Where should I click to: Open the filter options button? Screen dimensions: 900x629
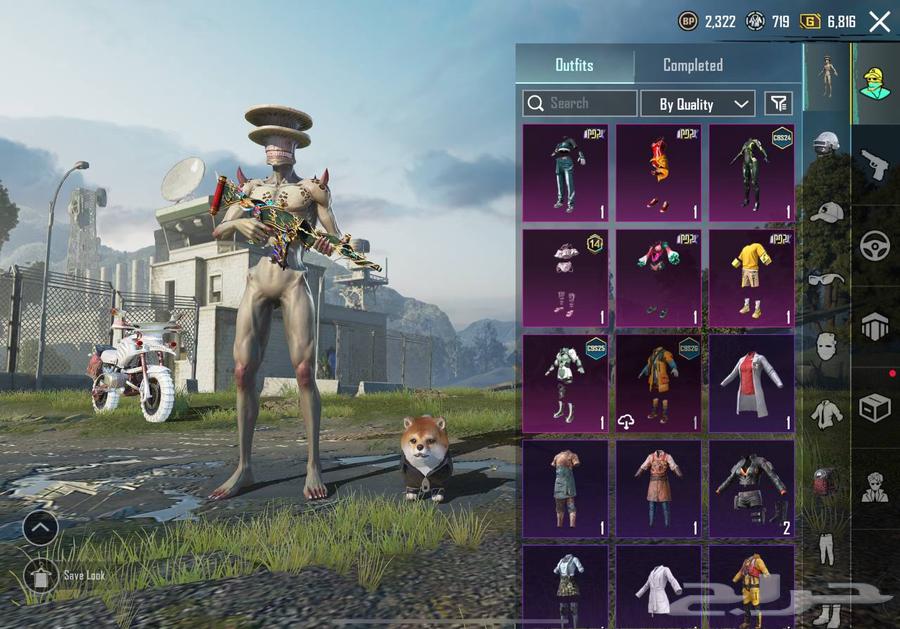pos(778,103)
